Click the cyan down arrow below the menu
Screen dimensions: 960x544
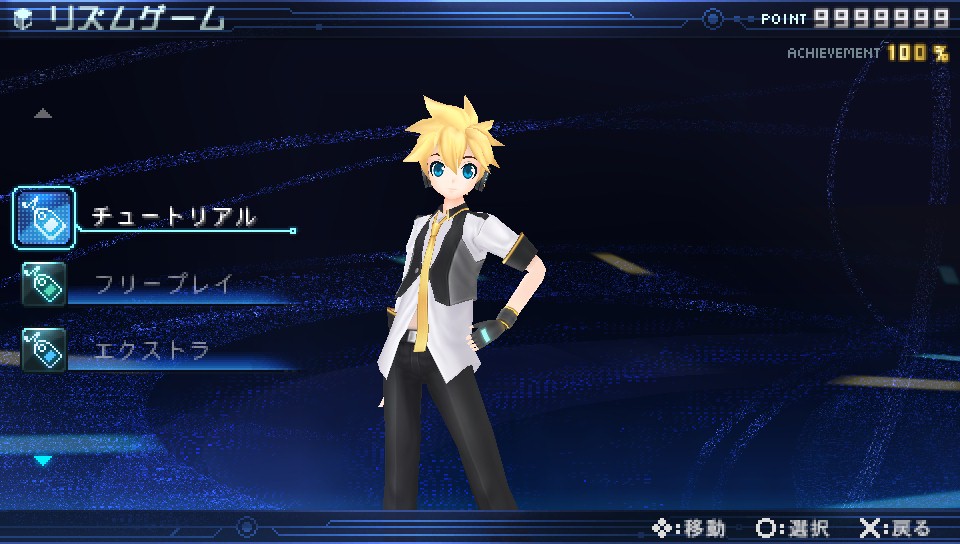[43, 460]
